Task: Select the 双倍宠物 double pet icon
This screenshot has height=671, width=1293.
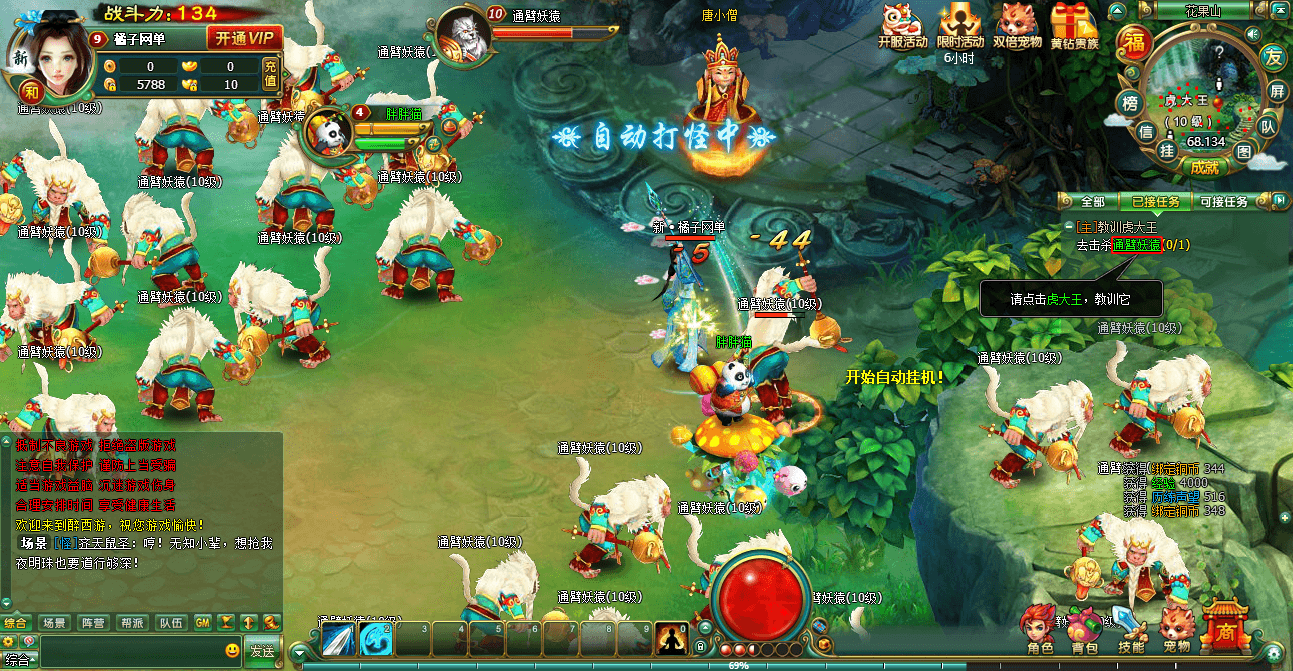Action: pos(1018,25)
